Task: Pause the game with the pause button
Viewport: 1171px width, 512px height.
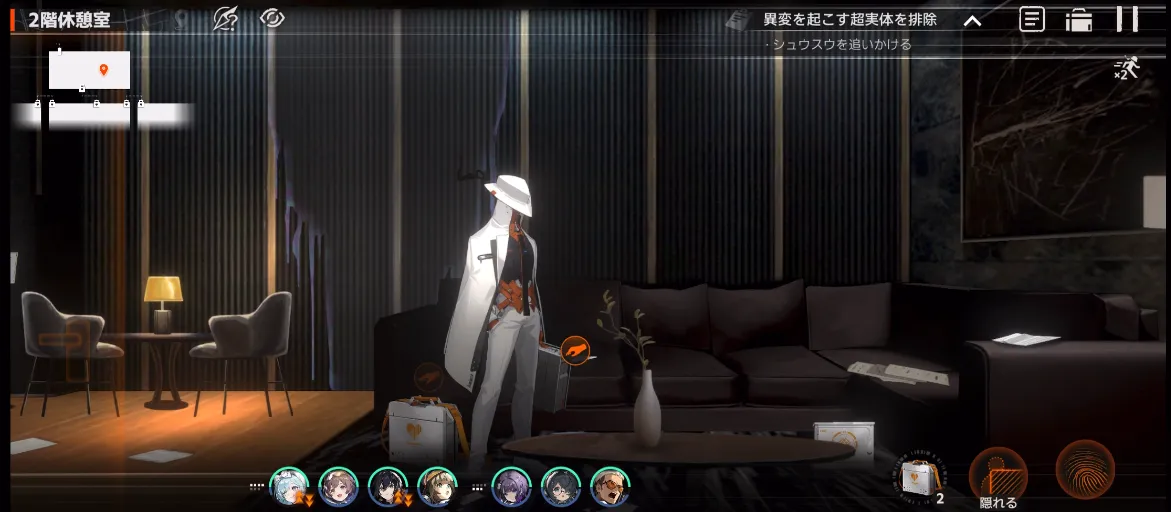Action: 1127,19
